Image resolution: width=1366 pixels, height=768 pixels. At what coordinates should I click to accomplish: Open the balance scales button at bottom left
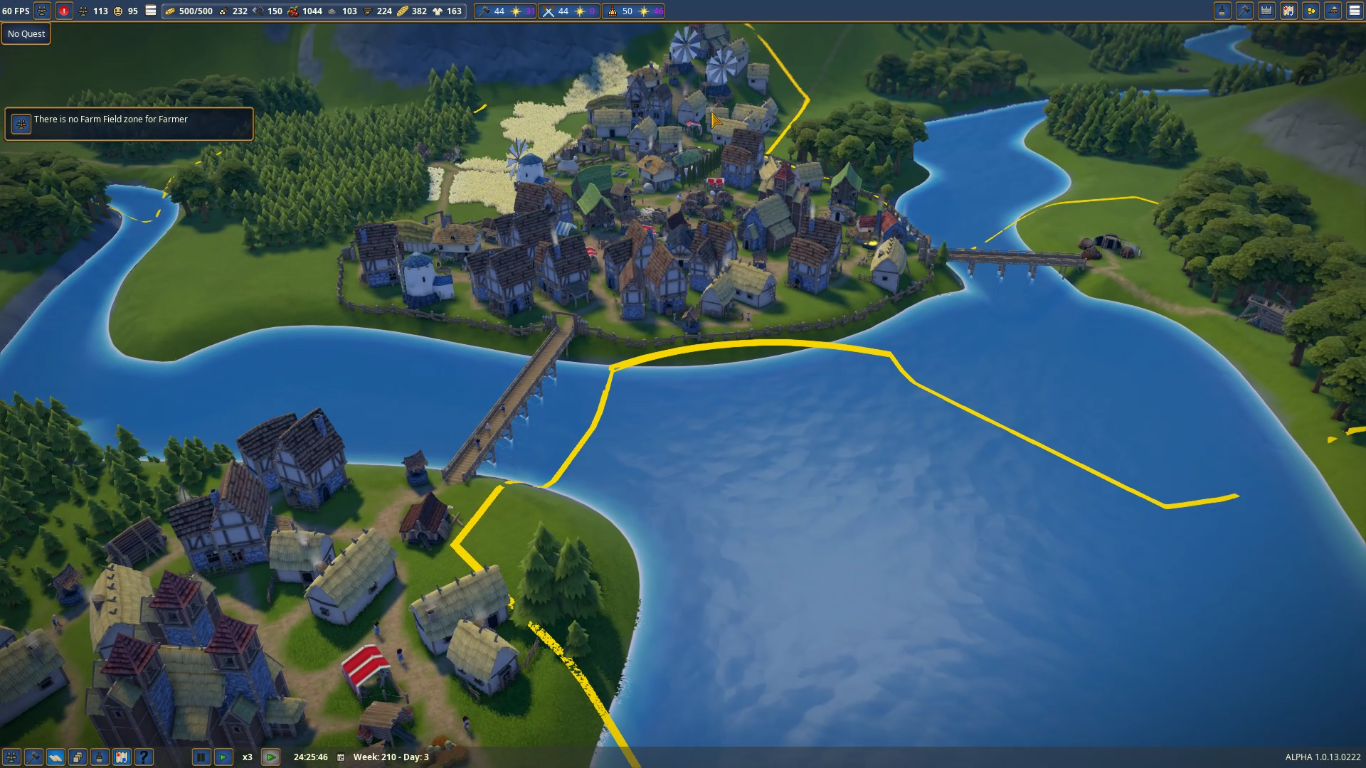pyautogui.click(x=11, y=757)
